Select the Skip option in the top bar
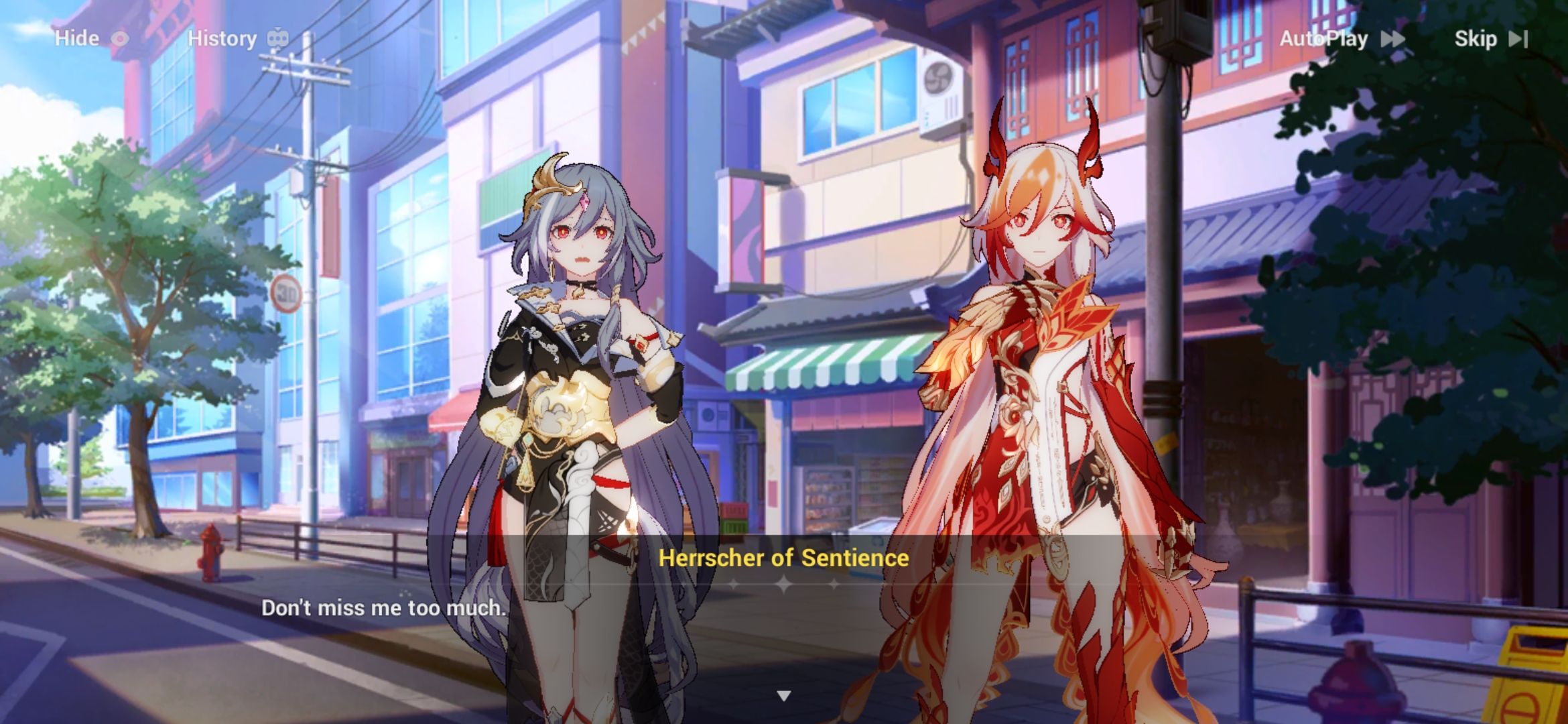The width and height of the screenshot is (1568, 724). [x=1478, y=39]
